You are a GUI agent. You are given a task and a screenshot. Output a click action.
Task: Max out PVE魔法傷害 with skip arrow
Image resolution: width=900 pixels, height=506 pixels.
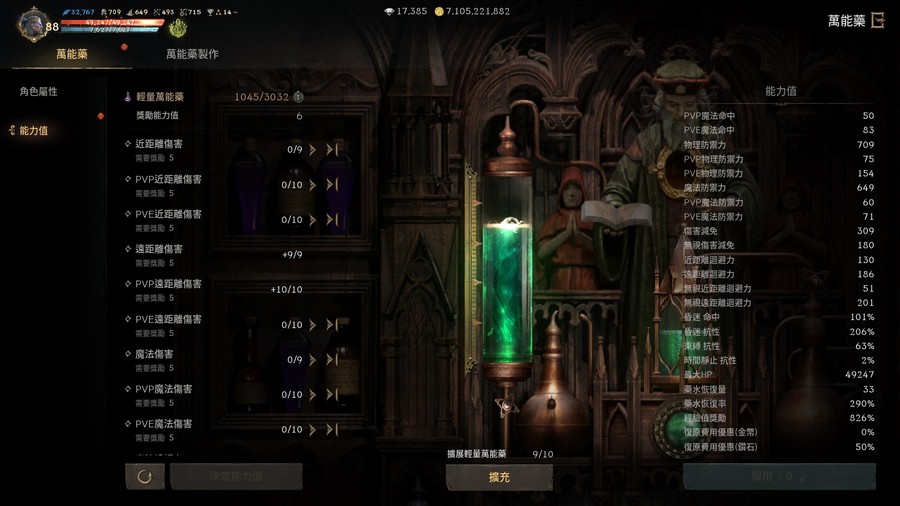tap(332, 430)
